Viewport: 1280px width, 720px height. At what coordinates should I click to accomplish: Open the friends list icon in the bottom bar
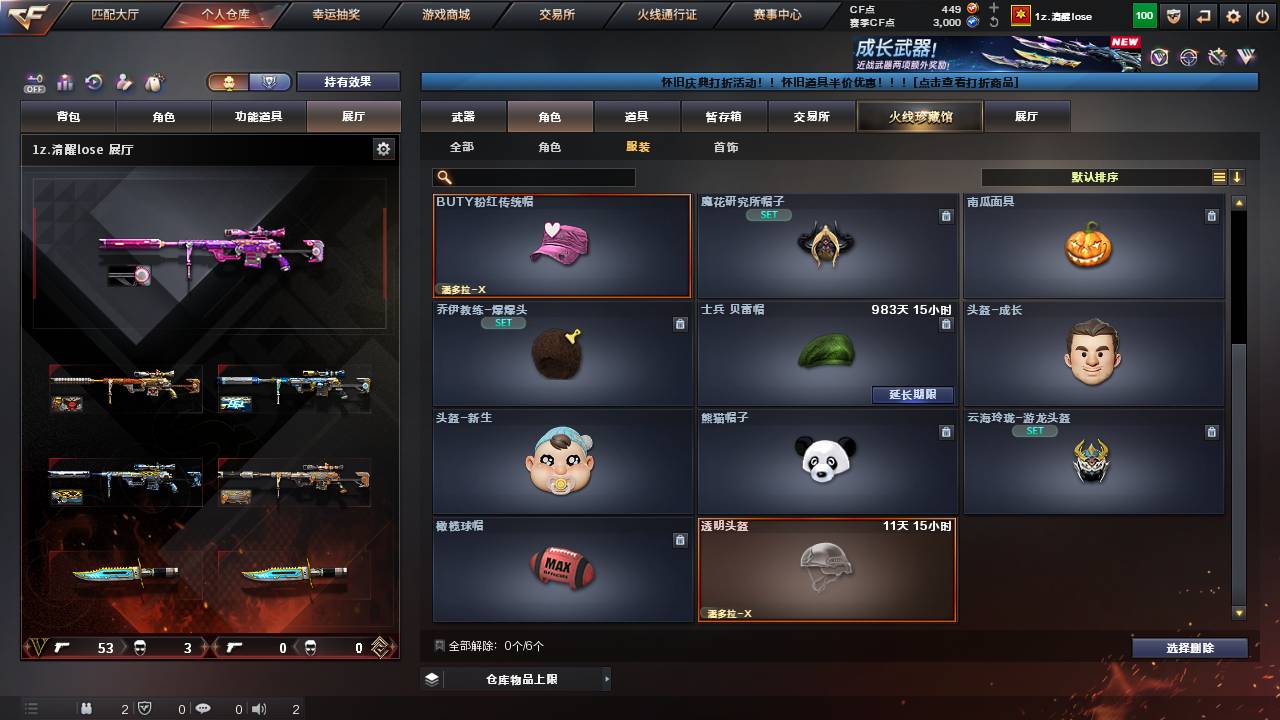[87, 708]
